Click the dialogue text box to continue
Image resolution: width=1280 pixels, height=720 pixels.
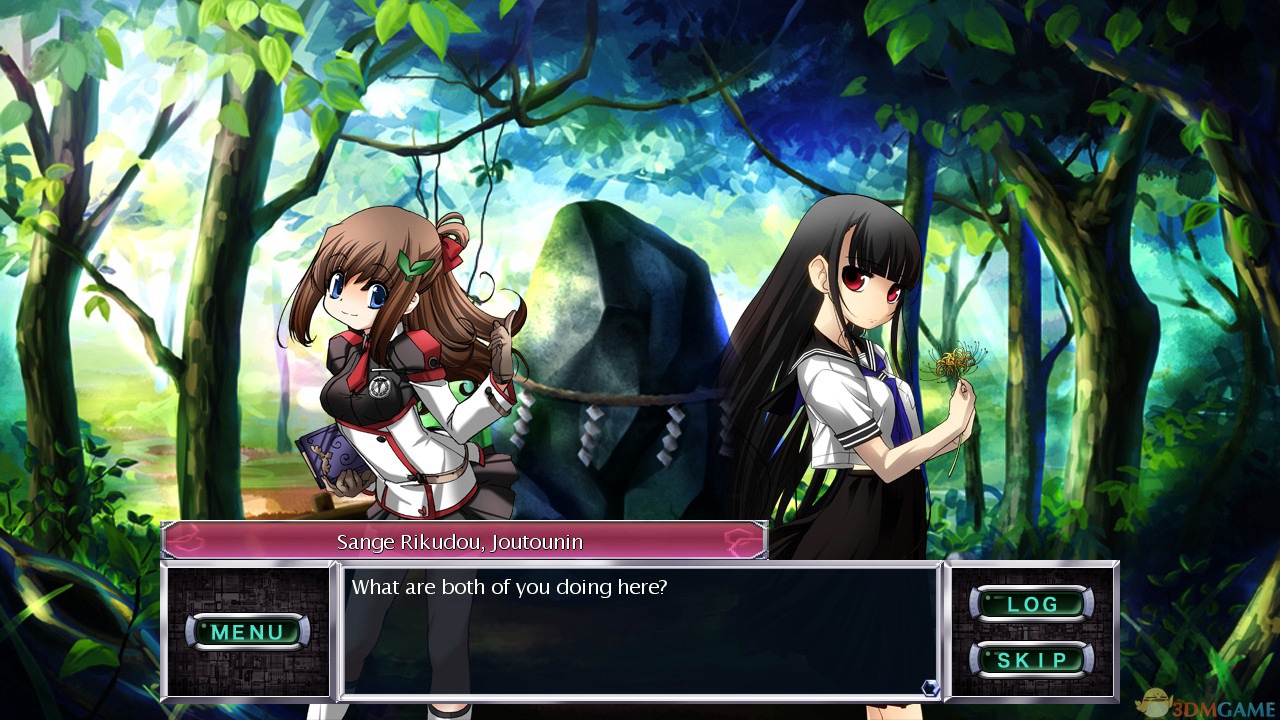(640, 632)
